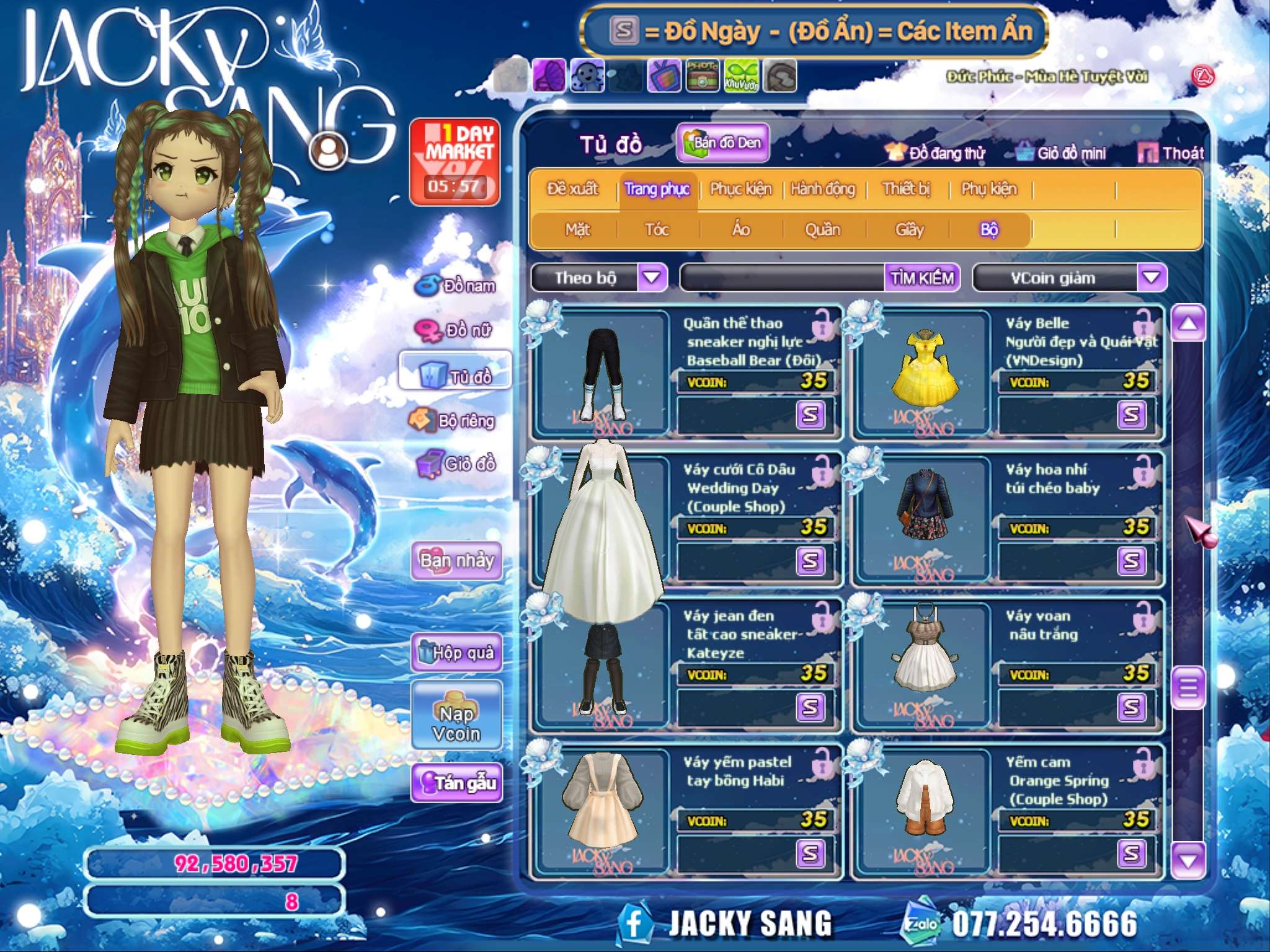Open the Hộp quà gift box
The image size is (1270, 952).
(456, 652)
